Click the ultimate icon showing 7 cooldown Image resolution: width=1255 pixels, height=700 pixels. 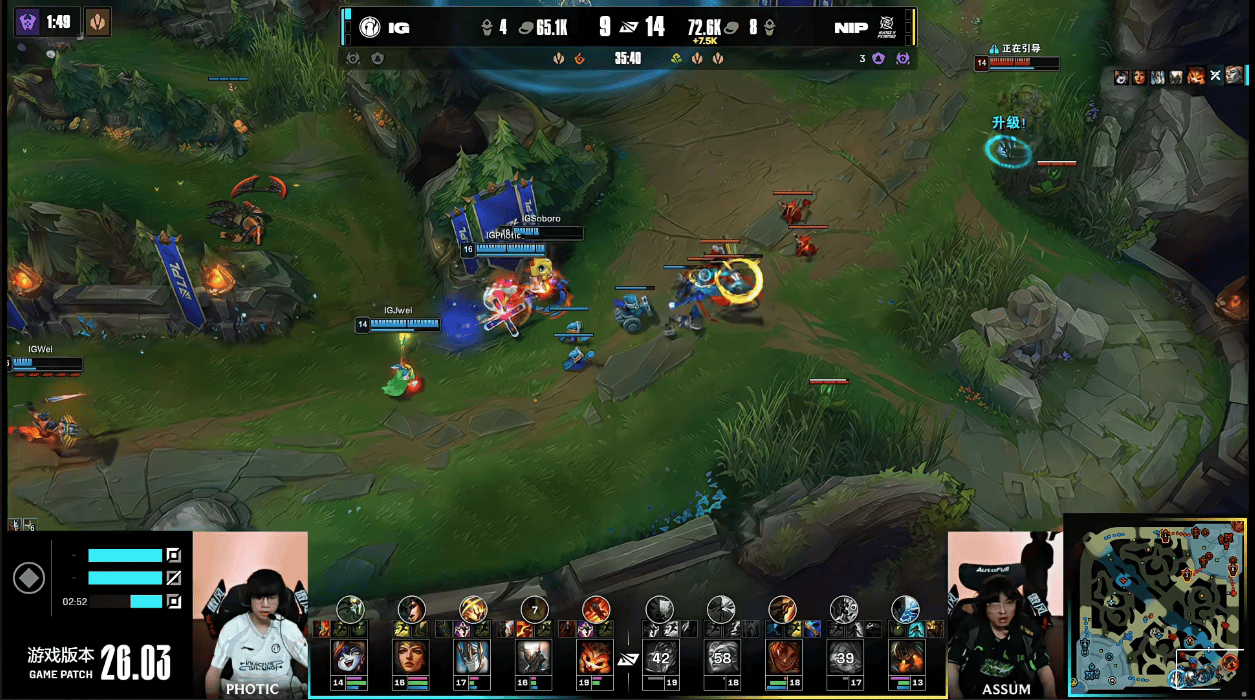[x=534, y=609]
